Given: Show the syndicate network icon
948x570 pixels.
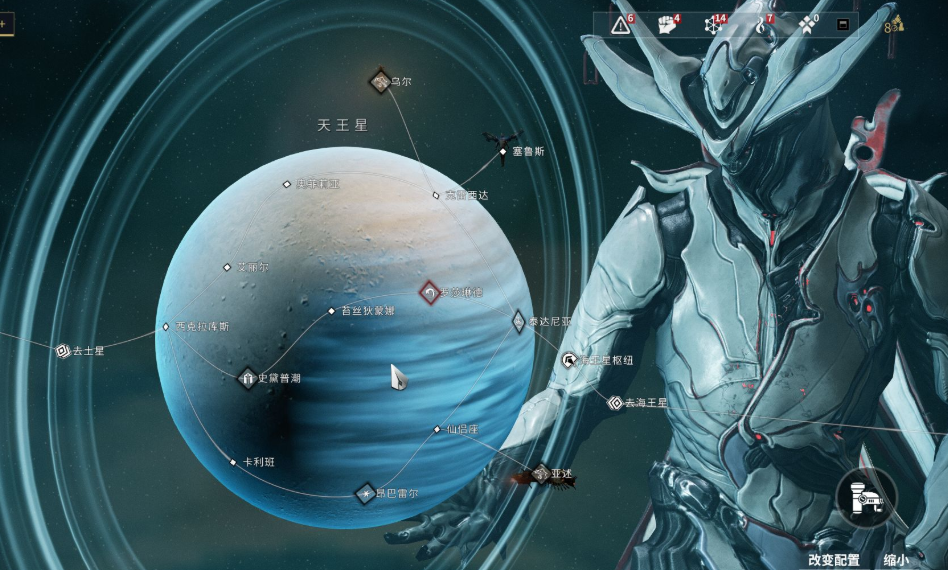Looking at the screenshot, I should [x=713, y=25].
